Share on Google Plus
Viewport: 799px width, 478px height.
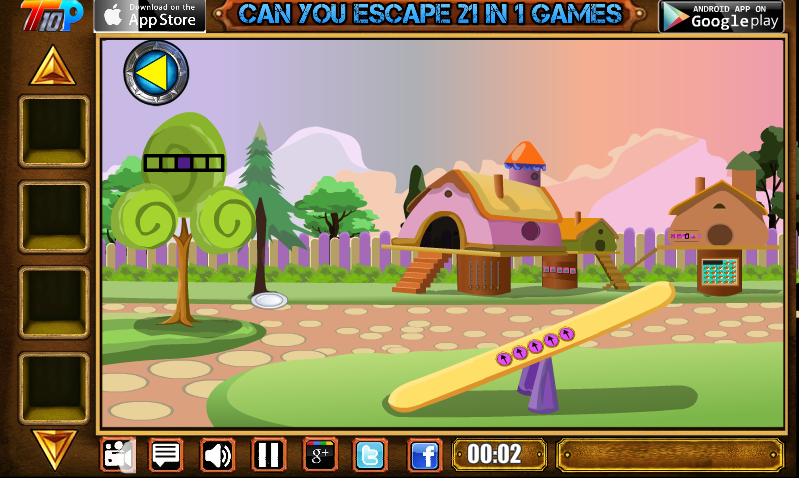click(x=320, y=455)
